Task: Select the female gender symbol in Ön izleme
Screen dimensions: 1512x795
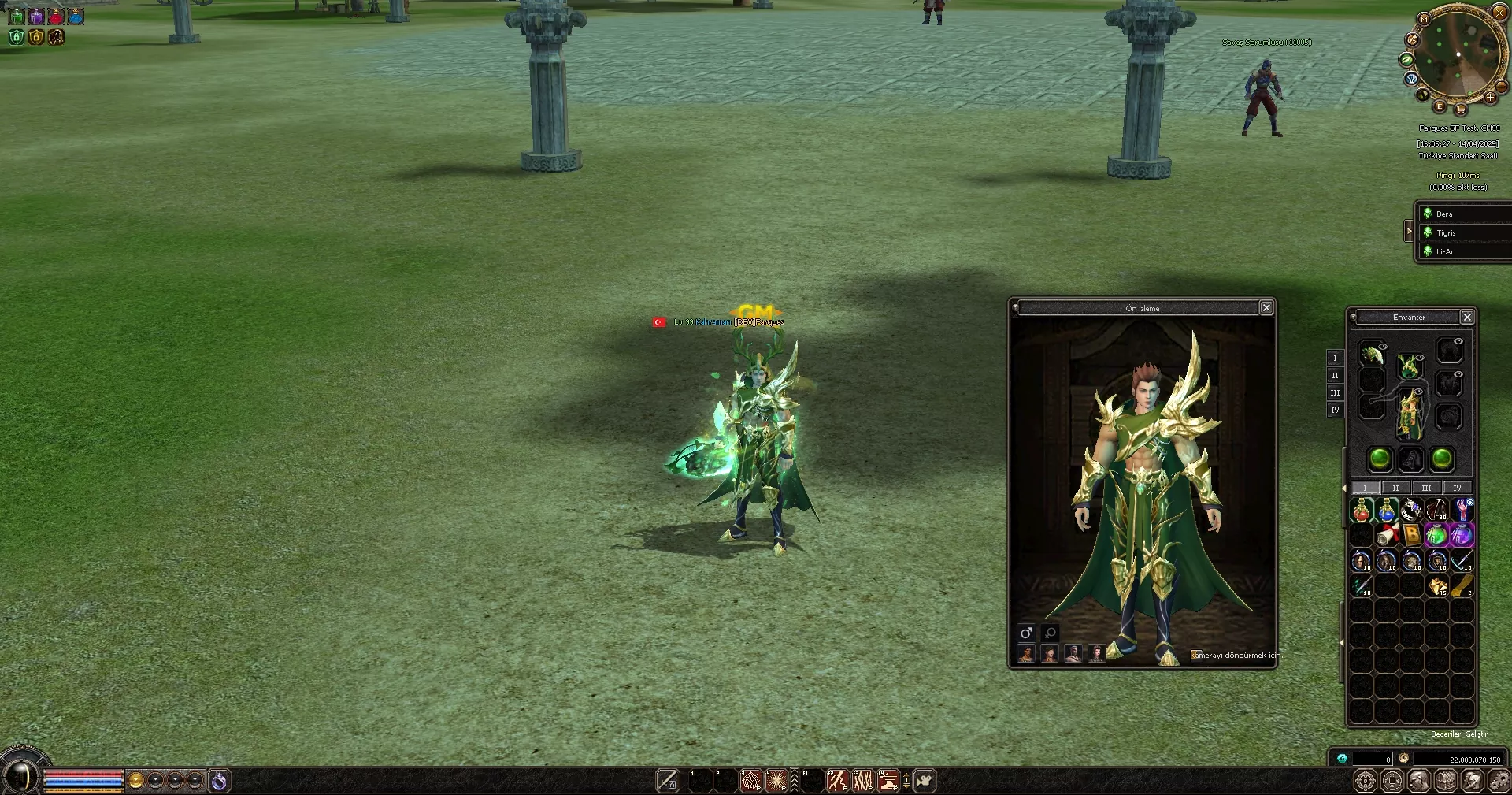Action: pos(1049,633)
